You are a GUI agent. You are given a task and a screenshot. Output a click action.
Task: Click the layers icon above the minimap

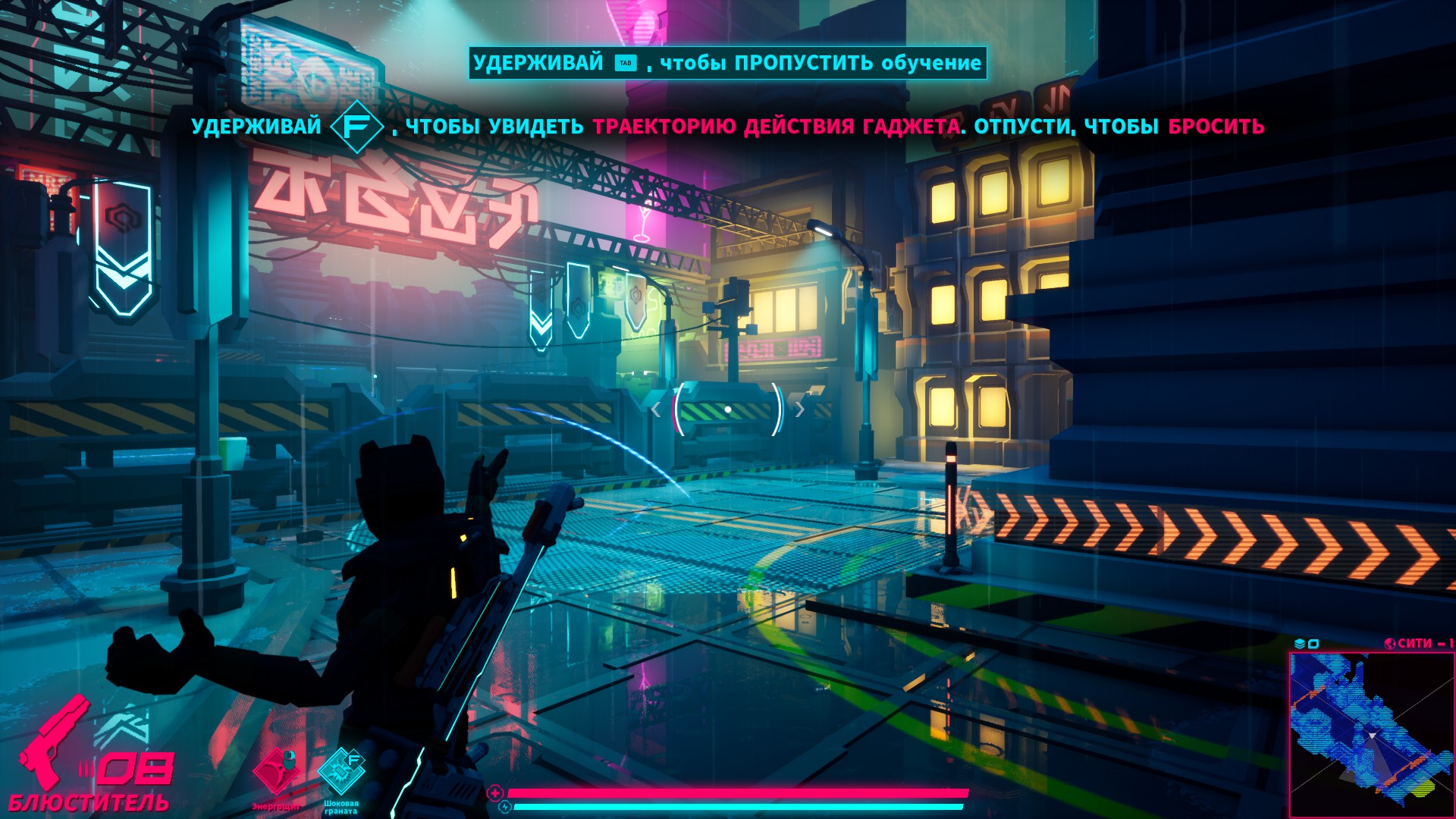coord(1300,644)
